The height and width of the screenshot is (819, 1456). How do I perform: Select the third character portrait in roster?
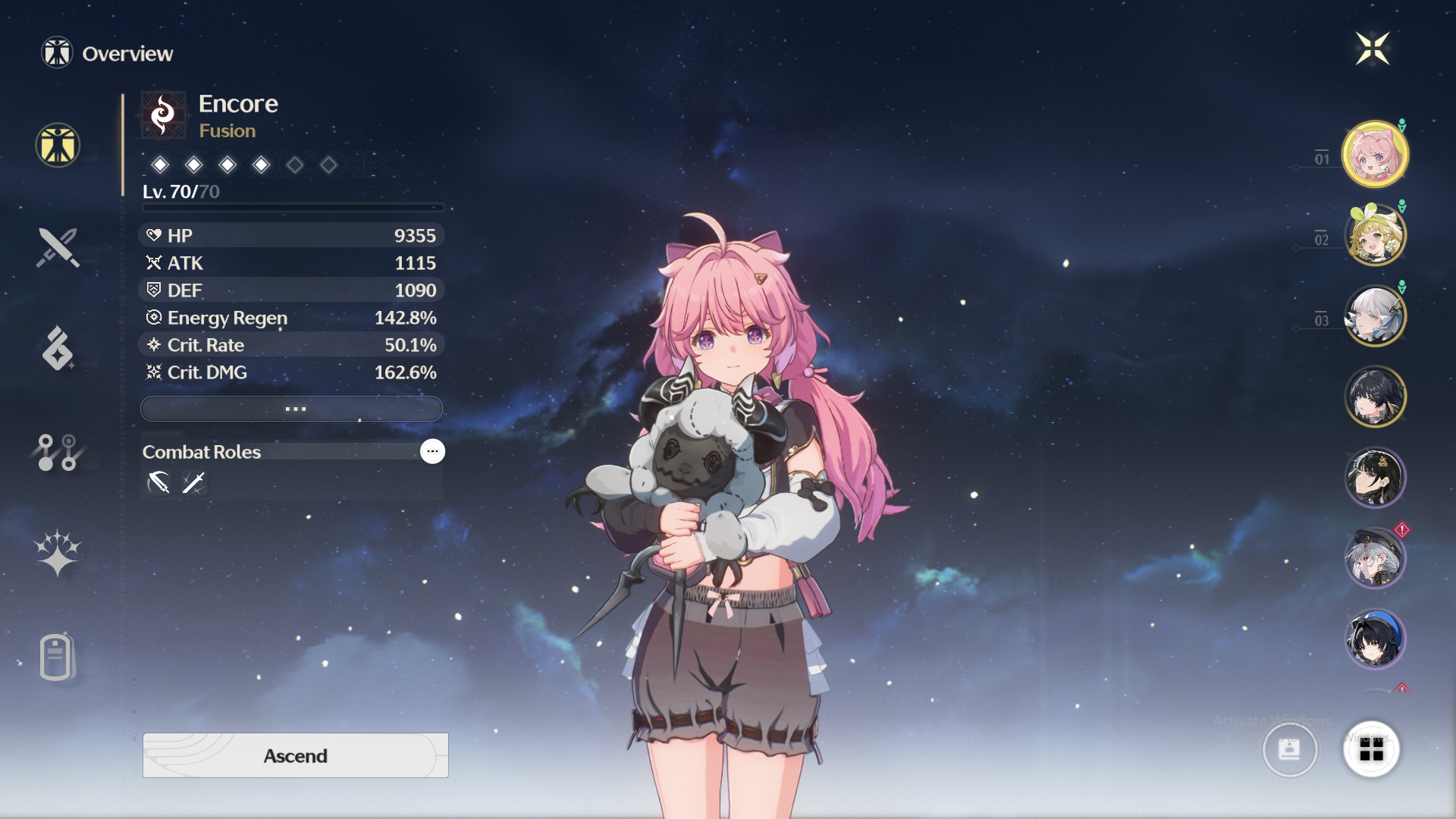(1375, 316)
